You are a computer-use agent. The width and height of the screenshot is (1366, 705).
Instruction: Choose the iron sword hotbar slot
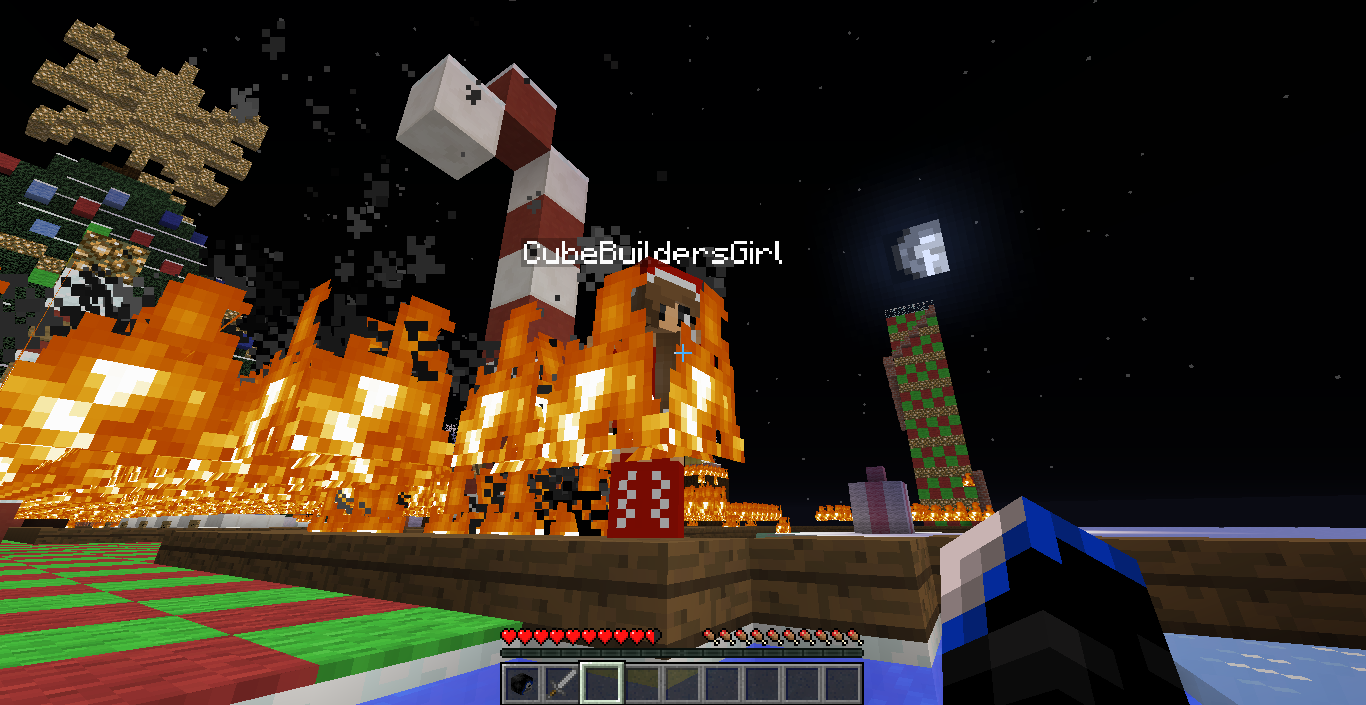click(562, 684)
